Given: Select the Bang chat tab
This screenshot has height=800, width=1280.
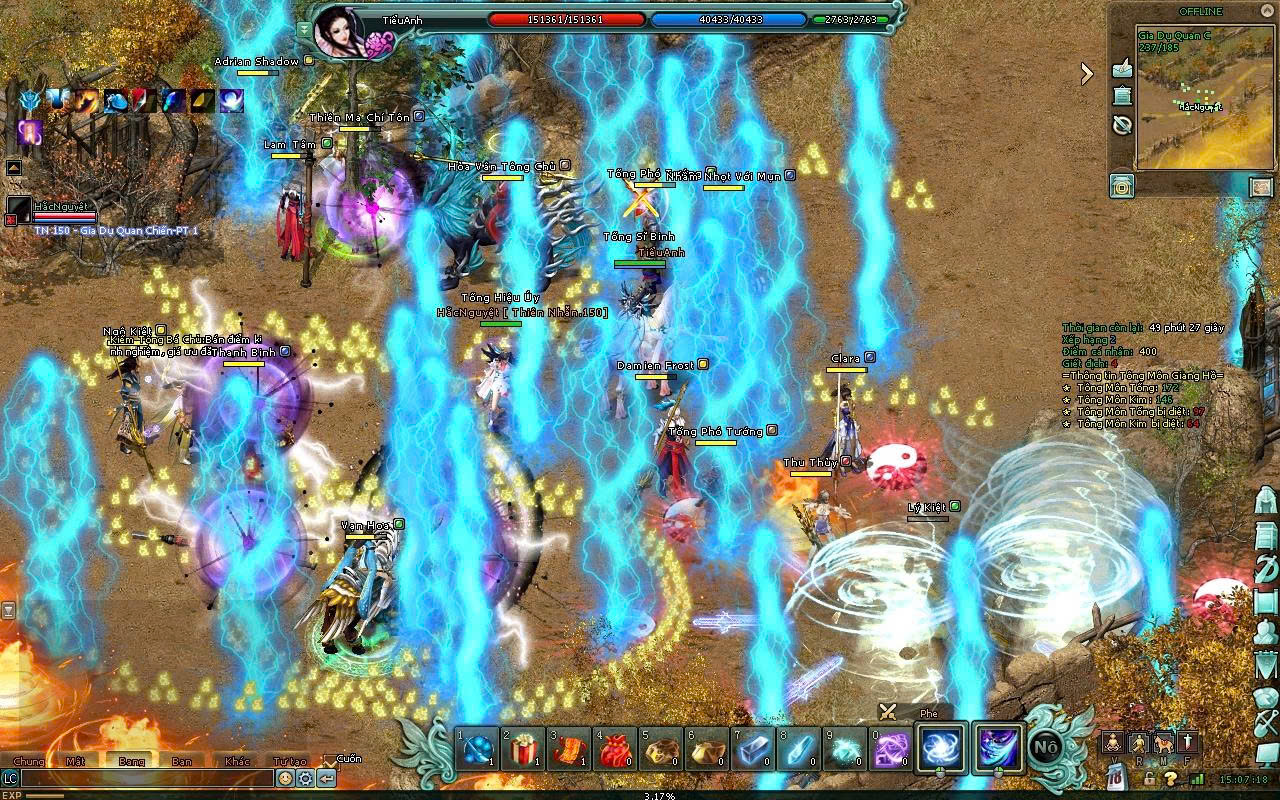Looking at the screenshot, I should pyautogui.click(x=131, y=761).
